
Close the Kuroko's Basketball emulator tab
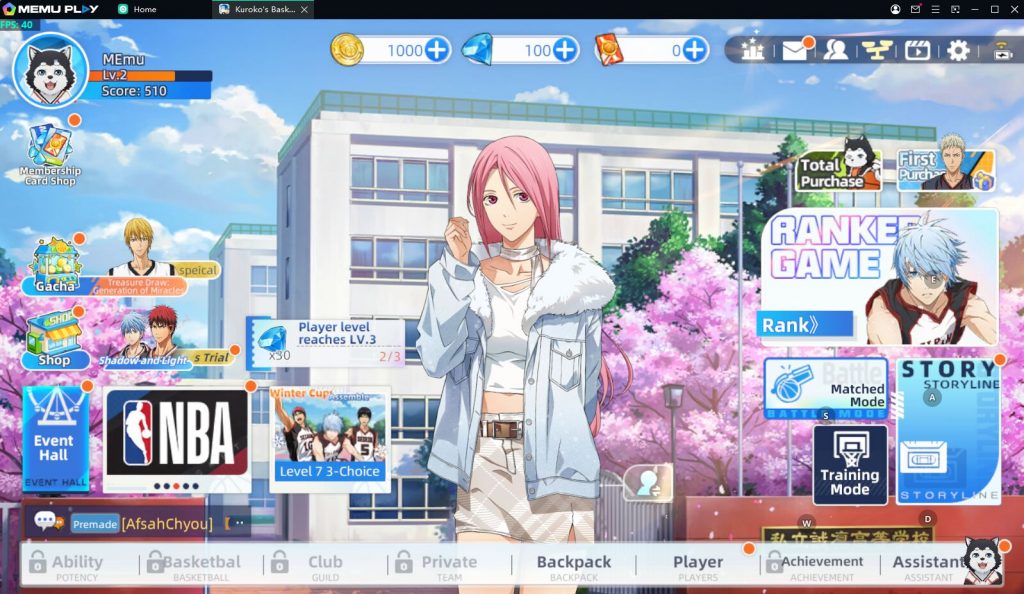click(x=305, y=9)
